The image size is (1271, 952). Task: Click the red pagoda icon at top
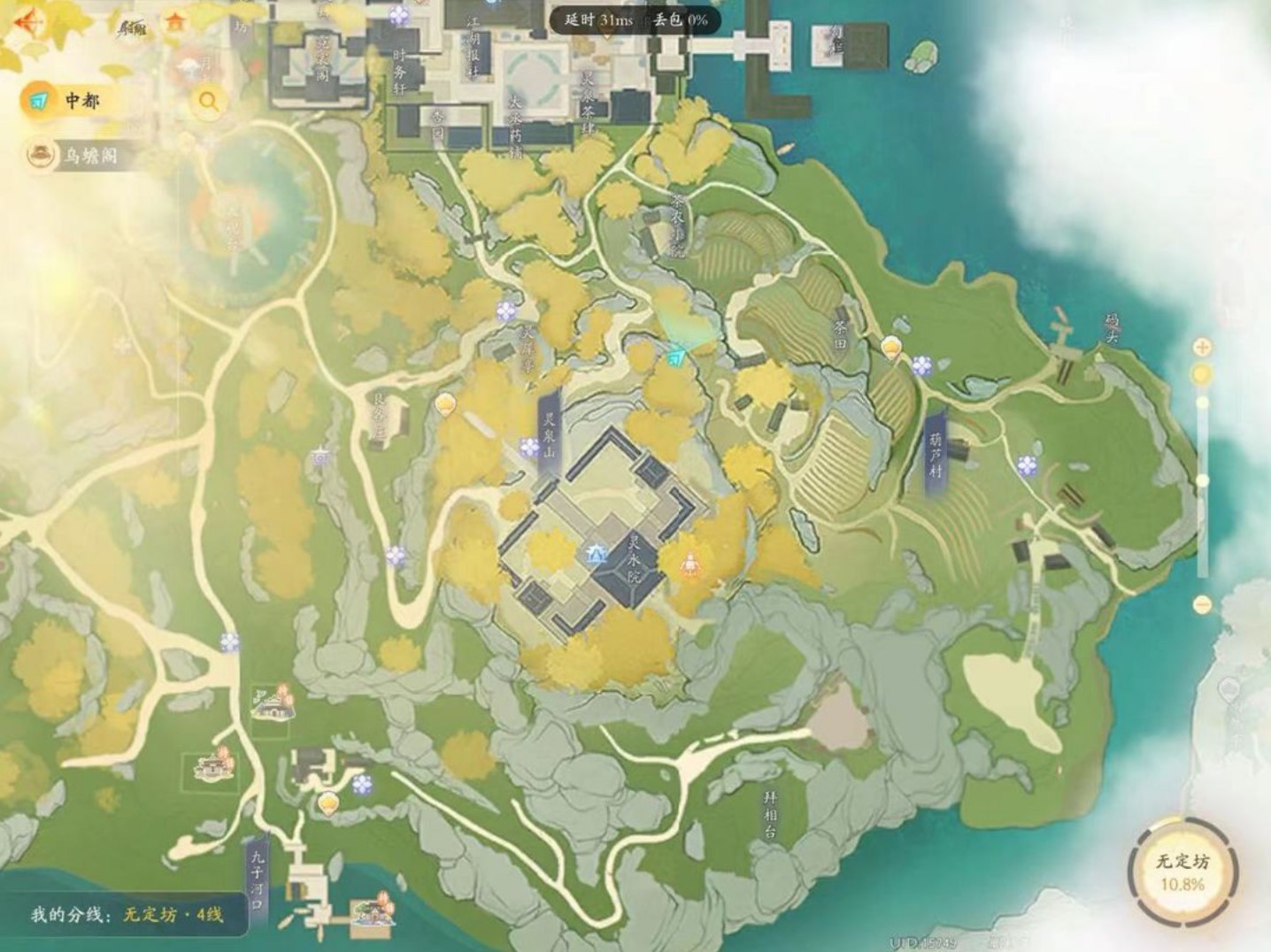[176, 21]
